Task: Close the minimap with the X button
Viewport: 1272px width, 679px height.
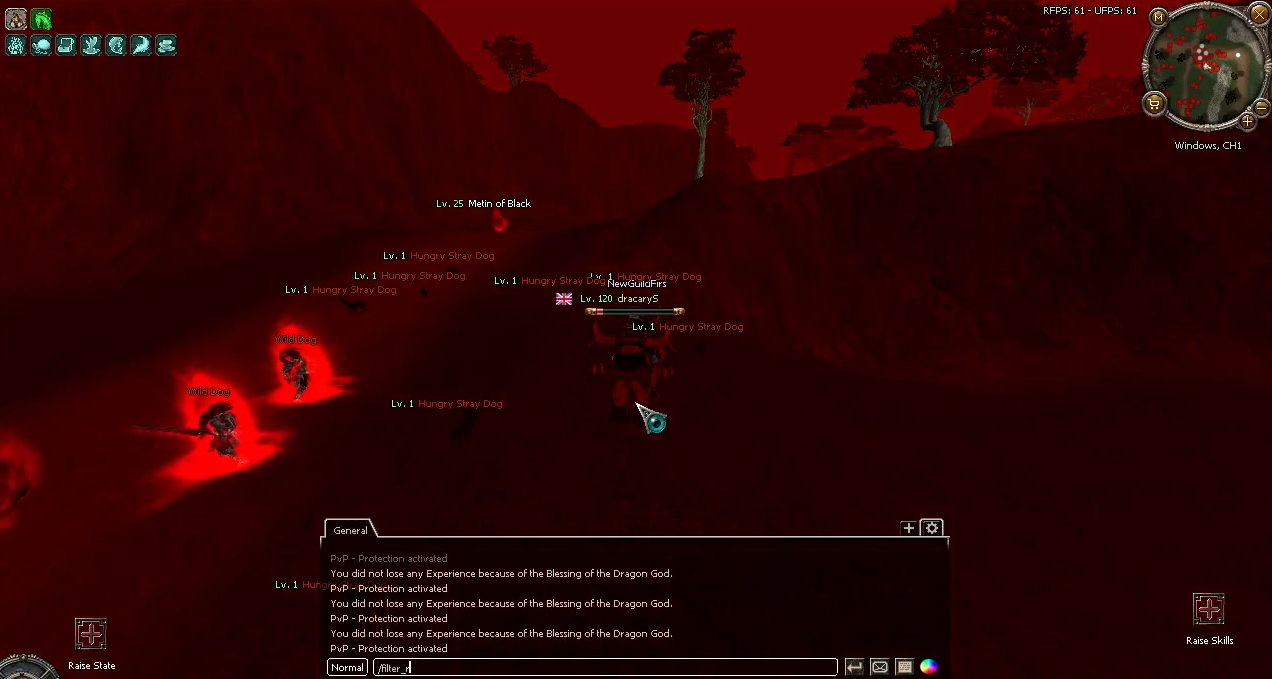Action: pos(1258,13)
